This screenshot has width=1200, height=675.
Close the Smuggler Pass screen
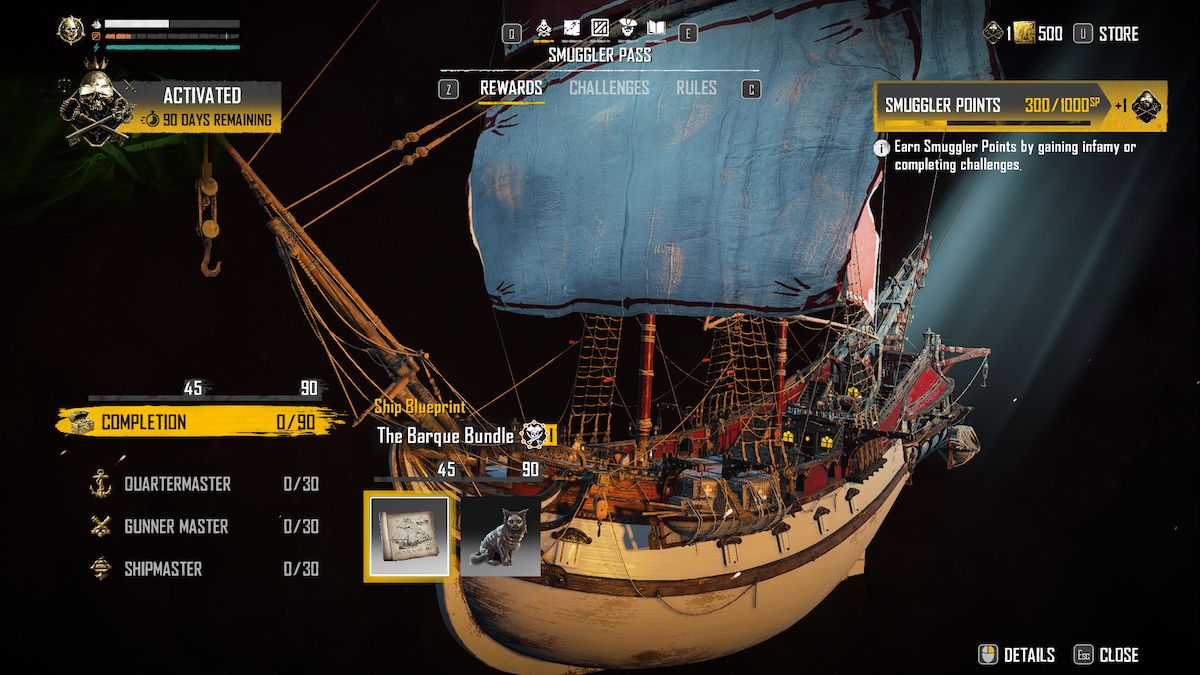[1106, 655]
